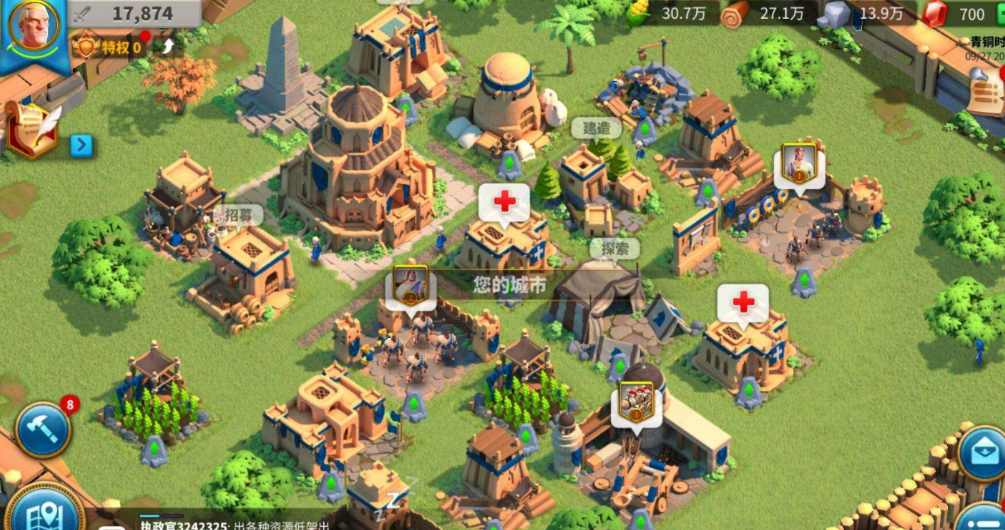Tap the 探索 explore label bubble
The image size is (1005, 530).
tap(615, 247)
